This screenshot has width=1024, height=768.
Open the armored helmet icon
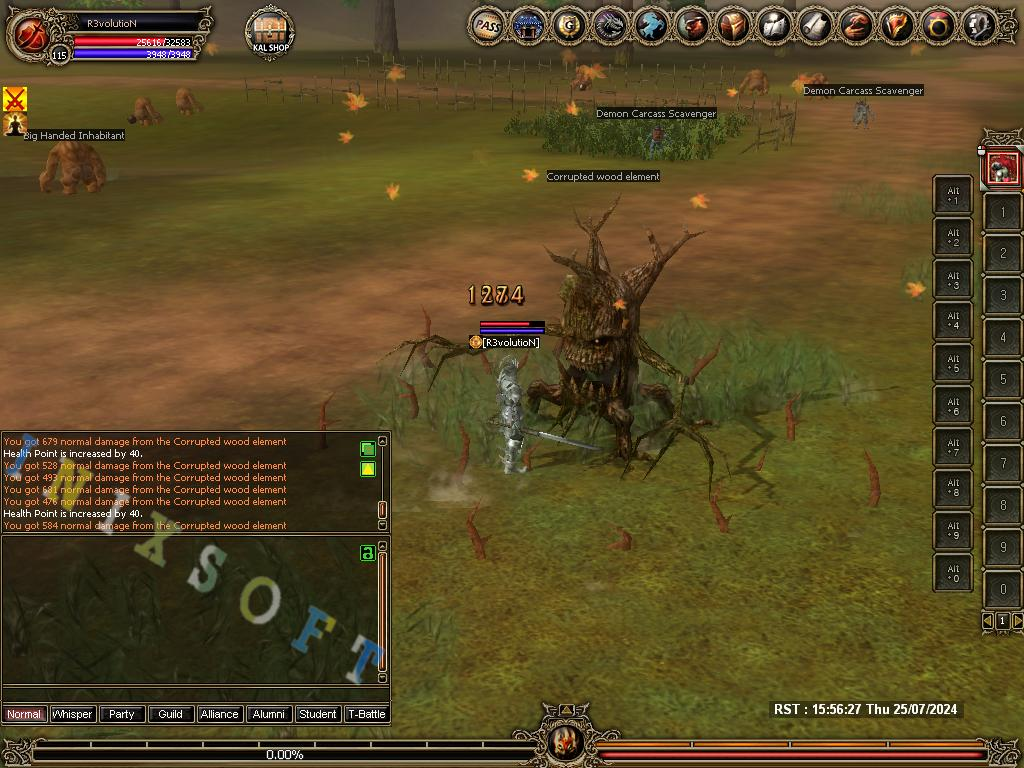pyautogui.click(x=733, y=26)
